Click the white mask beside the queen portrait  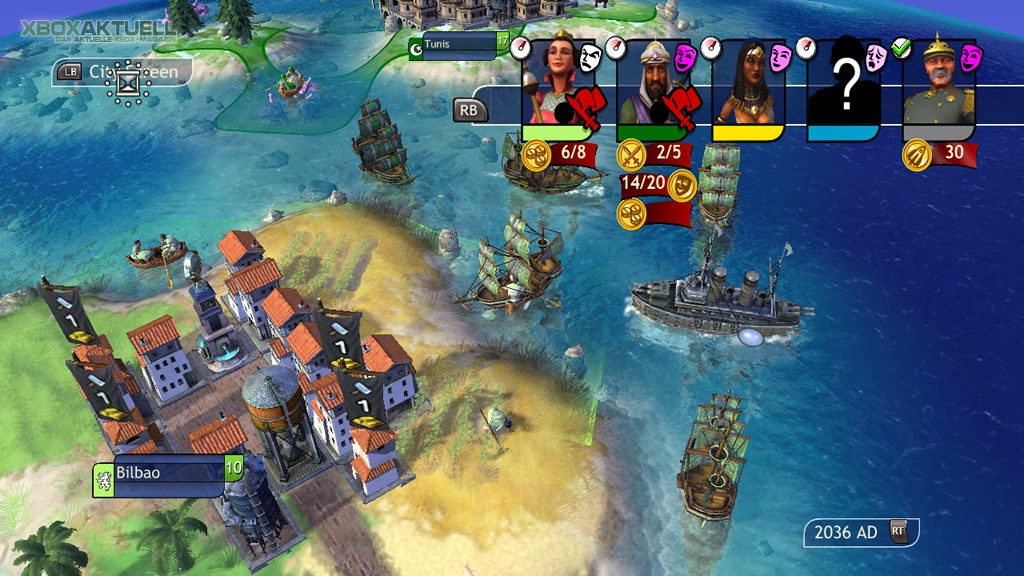[x=591, y=56]
